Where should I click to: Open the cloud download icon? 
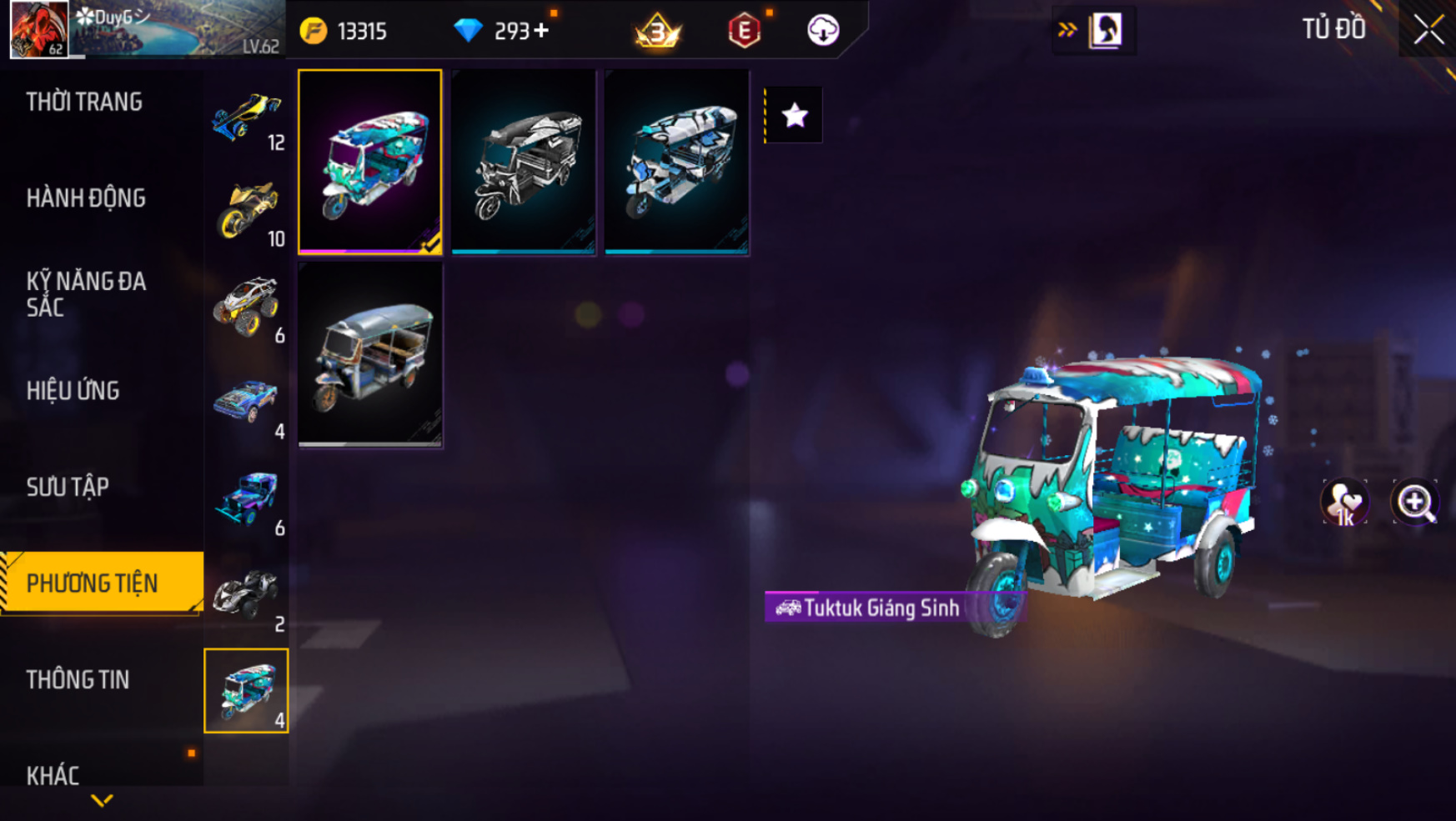tap(823, 31)
